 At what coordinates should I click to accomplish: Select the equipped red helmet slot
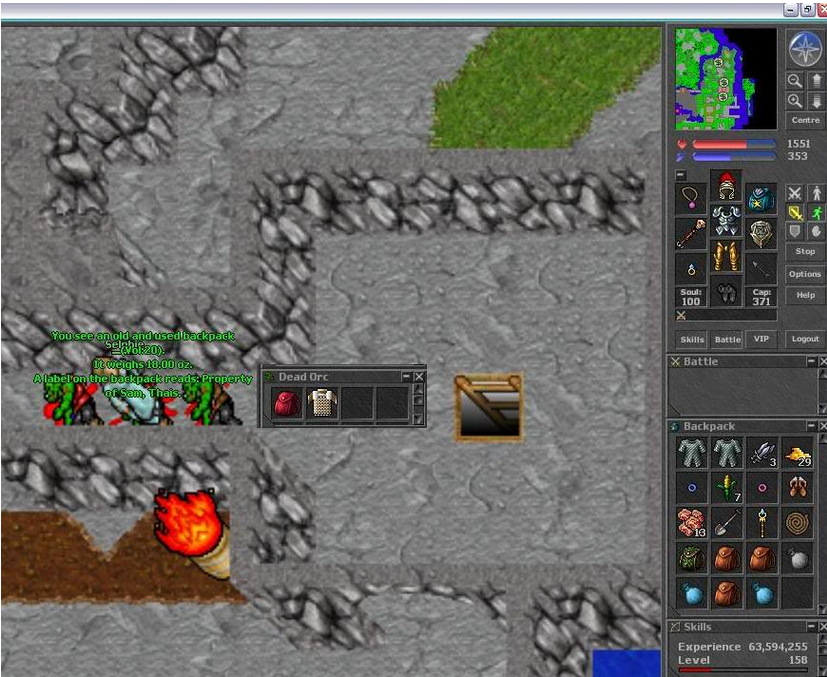pos(726,185)
